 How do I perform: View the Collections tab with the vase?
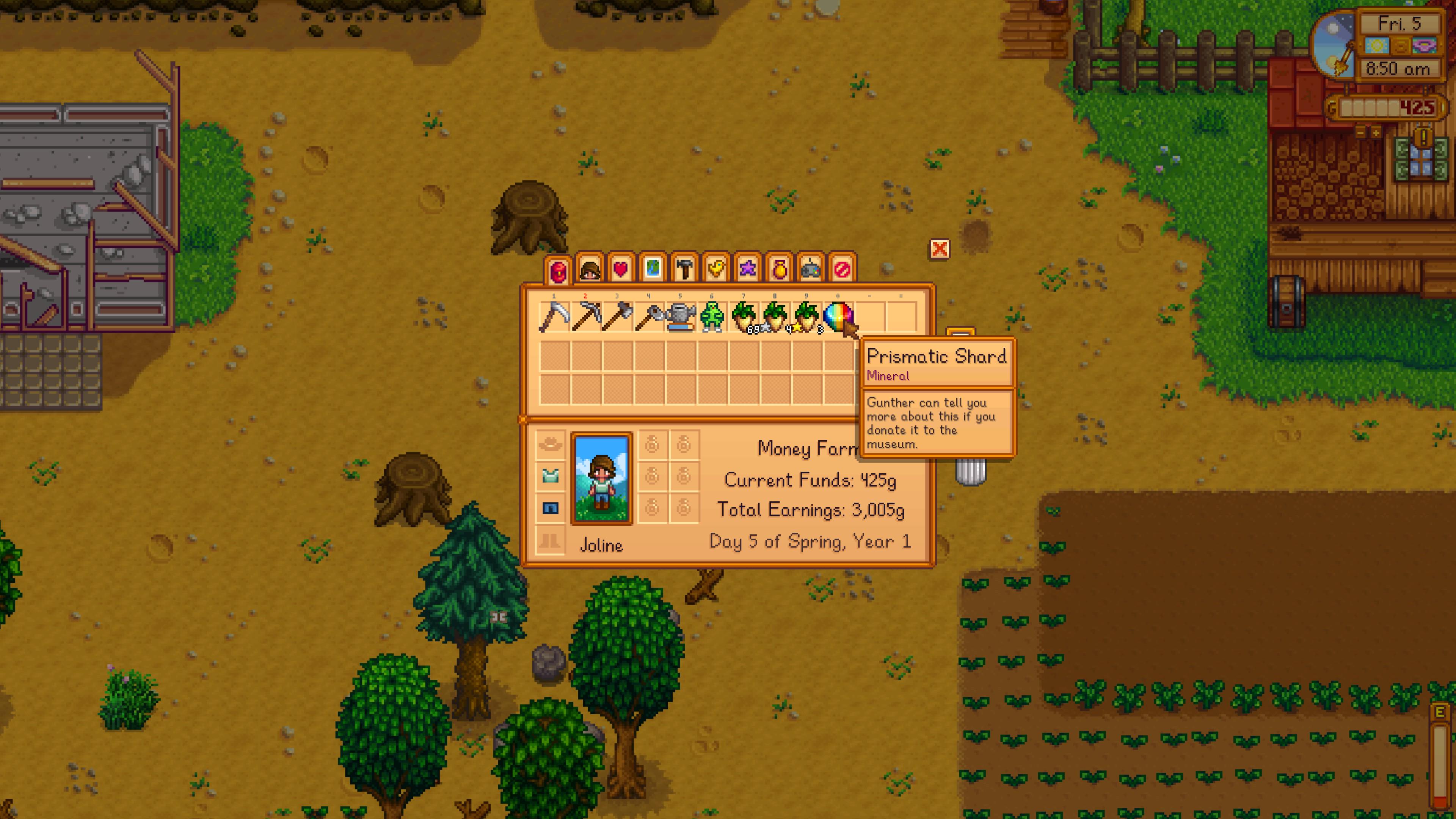tap(779, 268)
